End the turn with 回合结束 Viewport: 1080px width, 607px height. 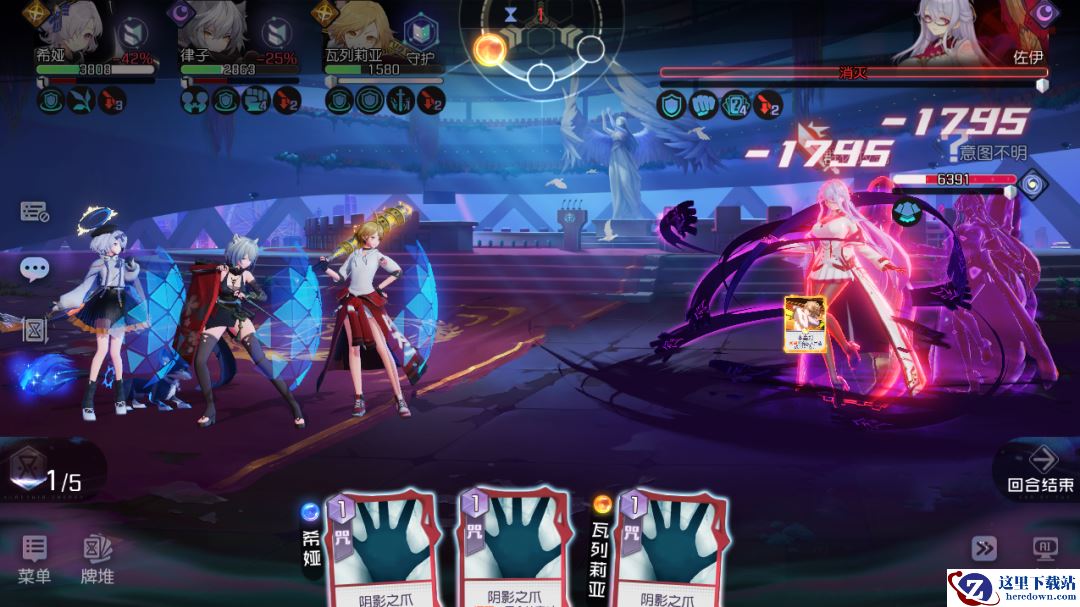[1041, 468]
